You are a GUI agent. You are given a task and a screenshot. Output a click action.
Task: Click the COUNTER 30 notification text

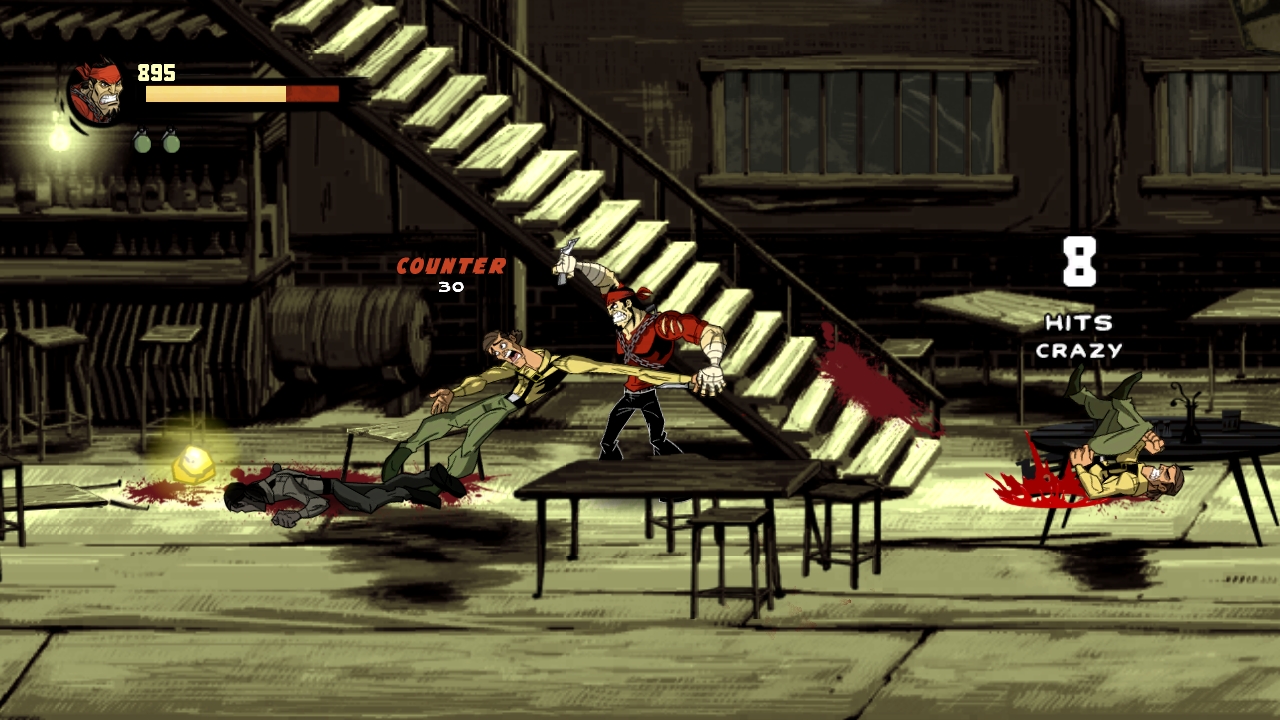[x=448, y=272]
